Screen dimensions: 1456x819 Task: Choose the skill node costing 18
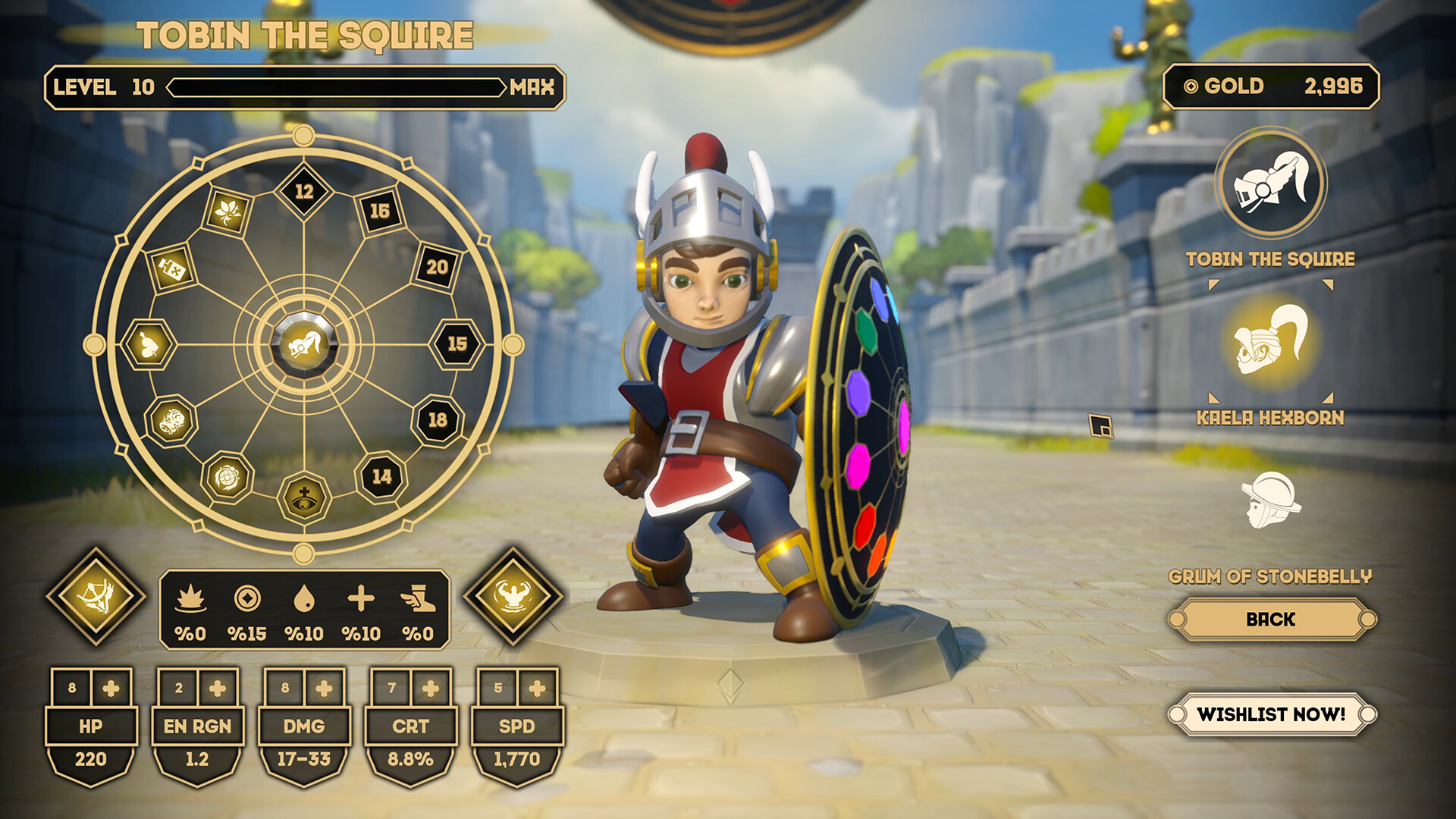point(438,420)
